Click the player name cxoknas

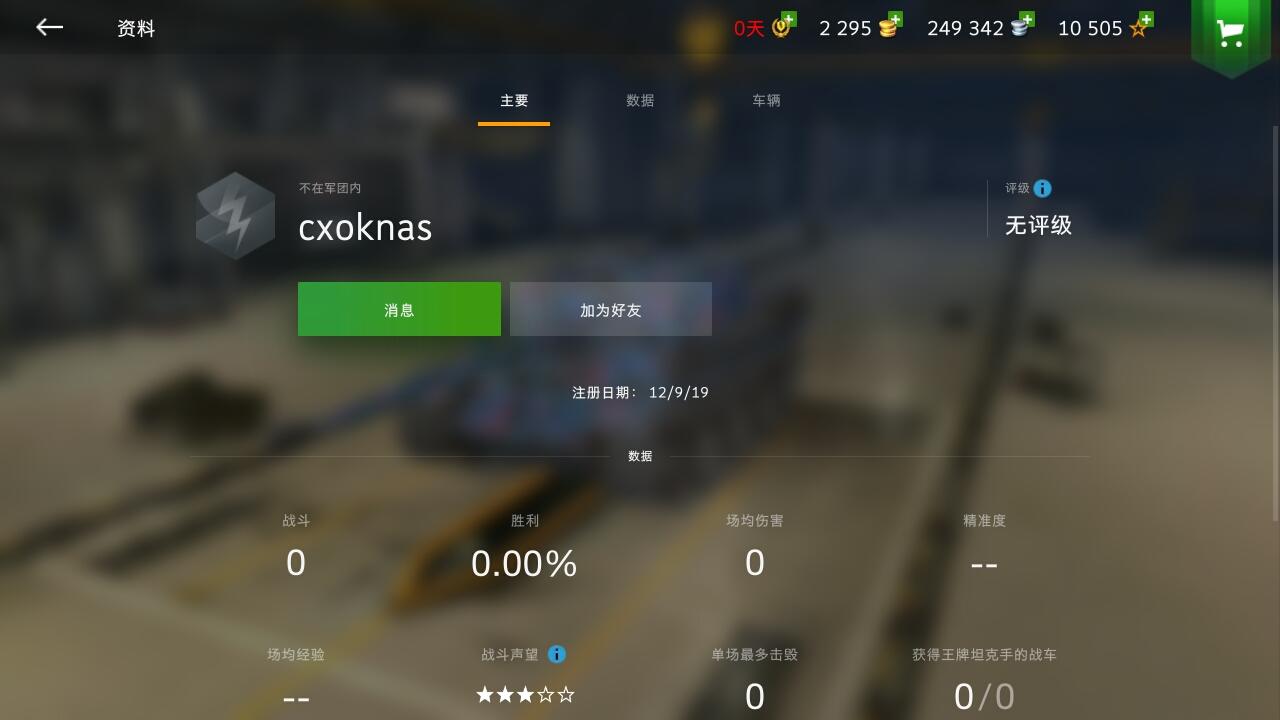pyautogui.click(x=364, y=228)
